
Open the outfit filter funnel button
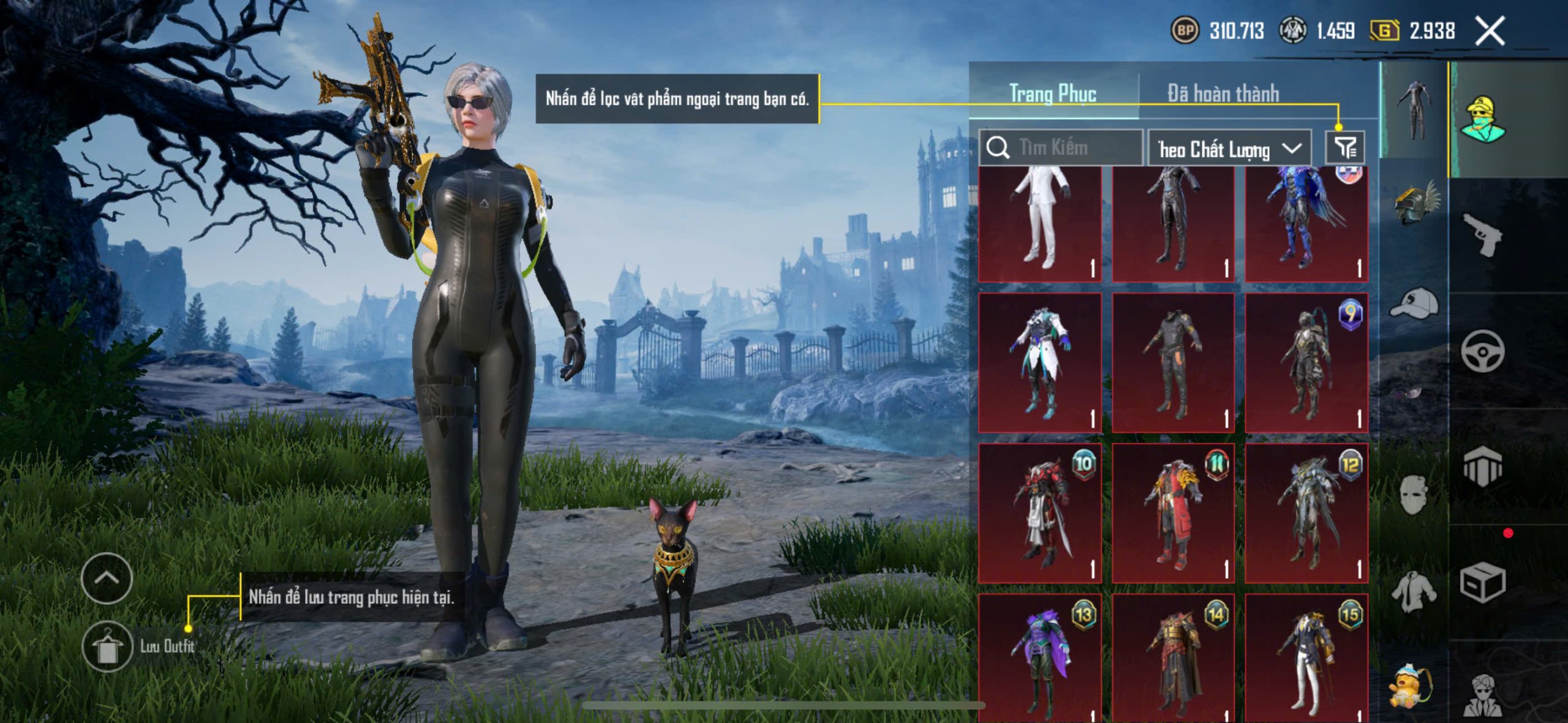click(1345, 147)
